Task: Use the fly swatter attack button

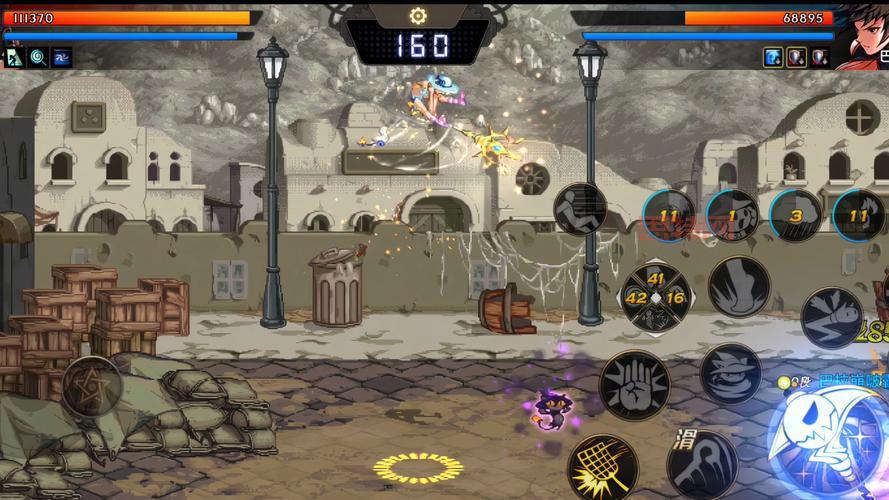Action: click(x=604, y=467)
